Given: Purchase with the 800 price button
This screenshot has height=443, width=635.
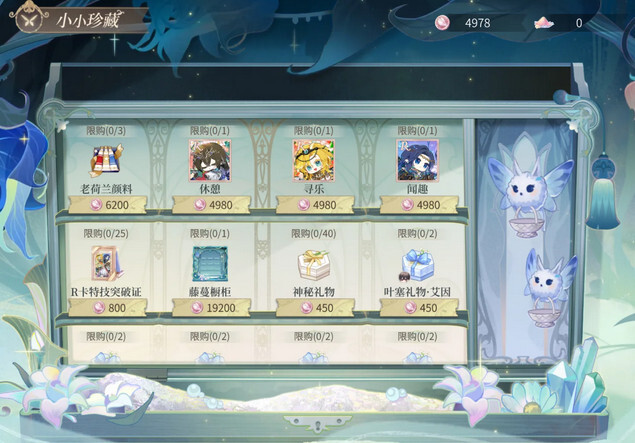Looking at the screenshot, I should pyautogui.click(x=107, y=309).
